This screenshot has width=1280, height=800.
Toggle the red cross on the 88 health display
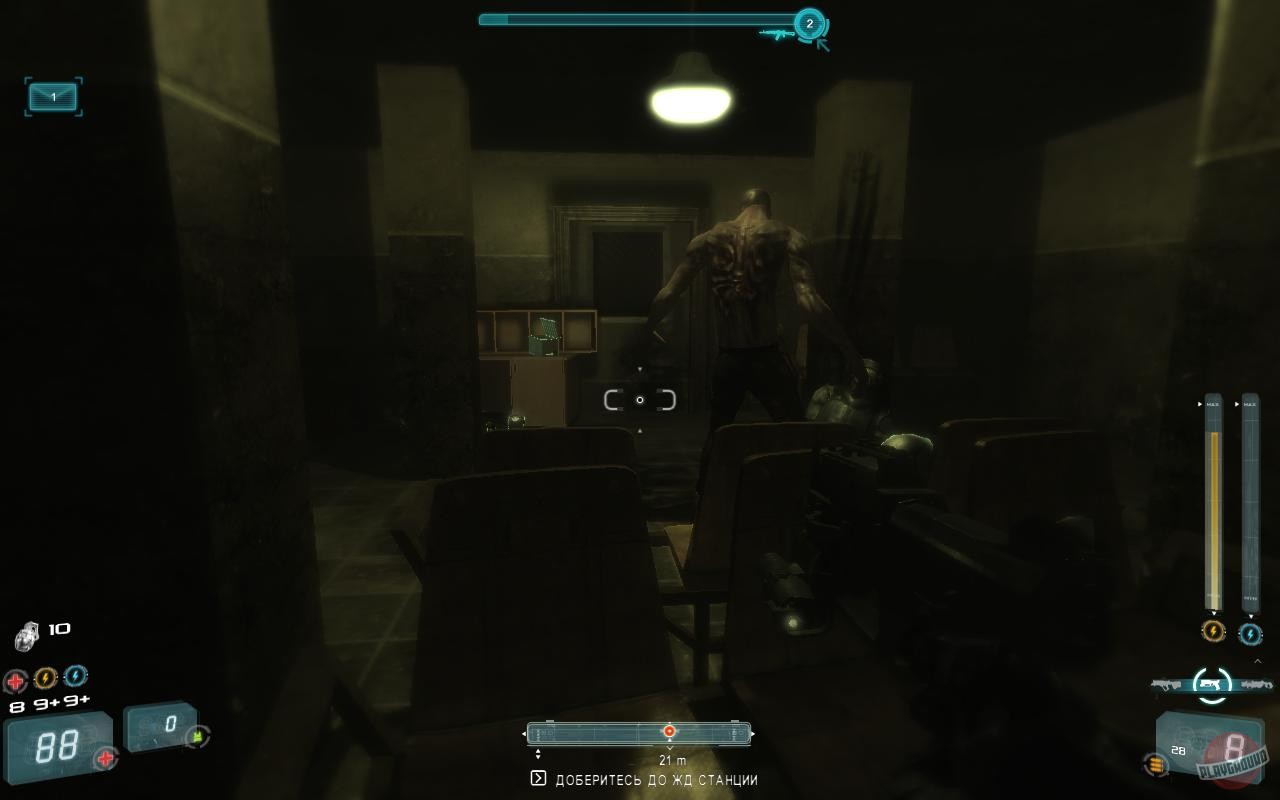pos(105,757)
